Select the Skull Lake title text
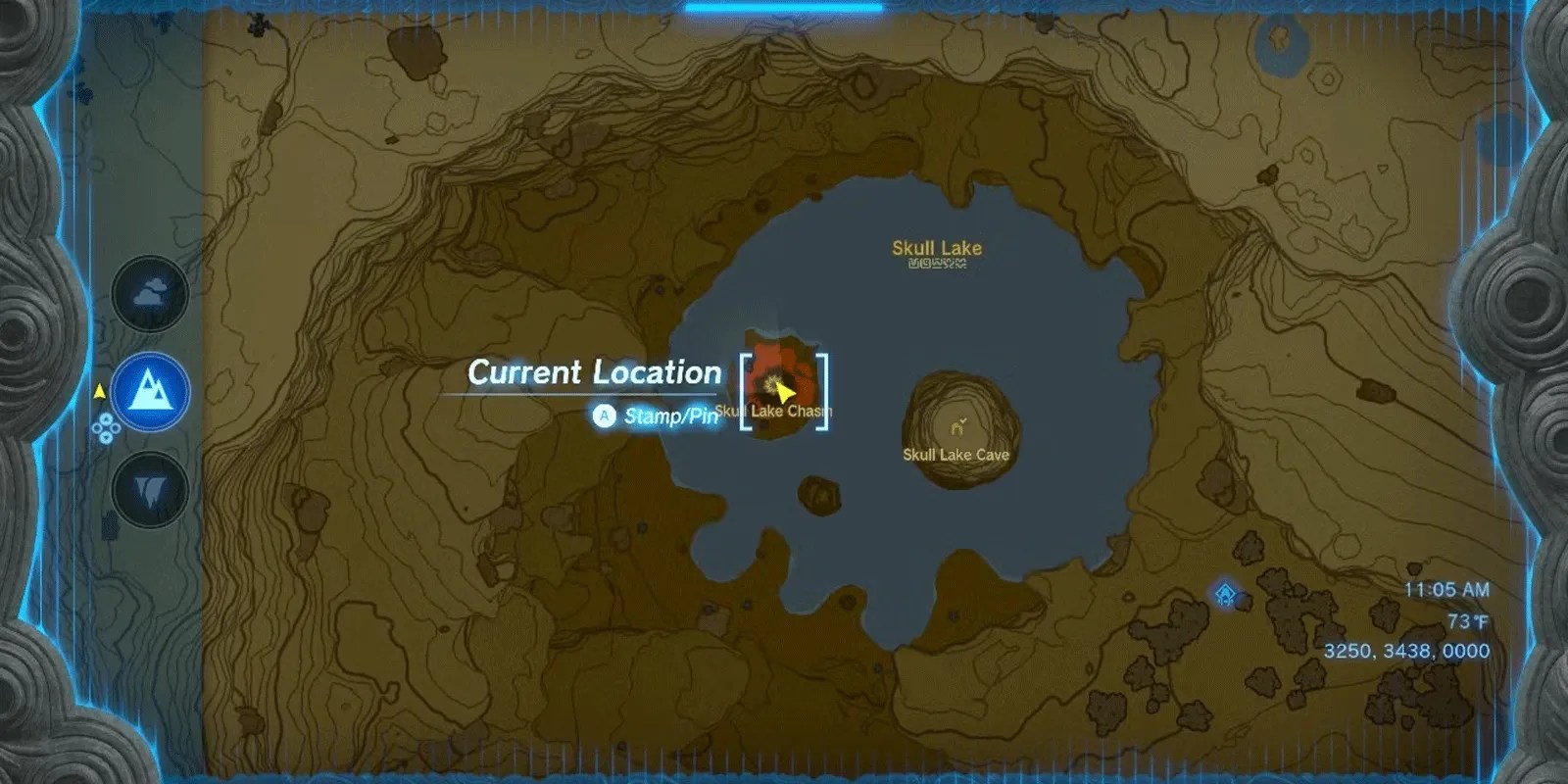This screenshot has width=1568, height=784. [x=936, y=248]
